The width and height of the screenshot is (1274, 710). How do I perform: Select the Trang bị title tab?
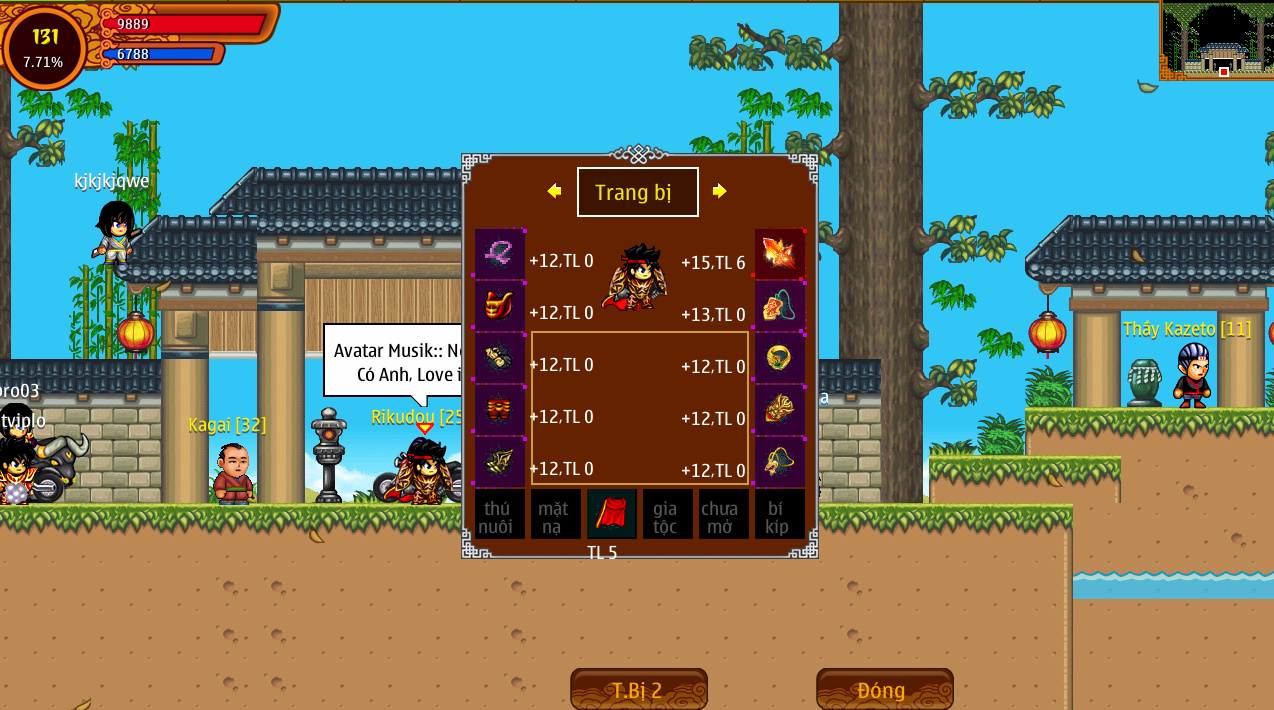637,192
